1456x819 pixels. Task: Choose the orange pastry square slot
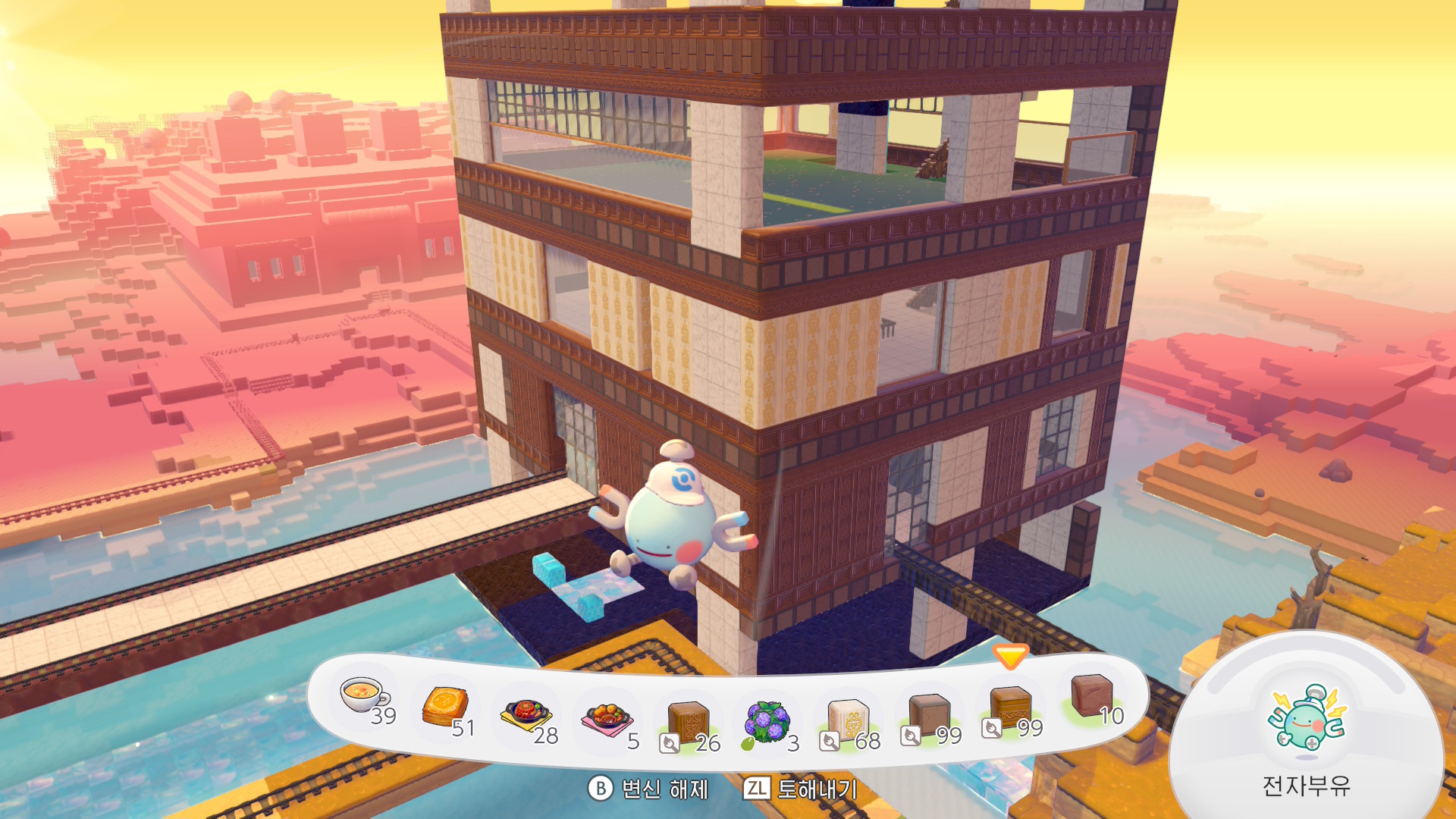click(445, 707)
